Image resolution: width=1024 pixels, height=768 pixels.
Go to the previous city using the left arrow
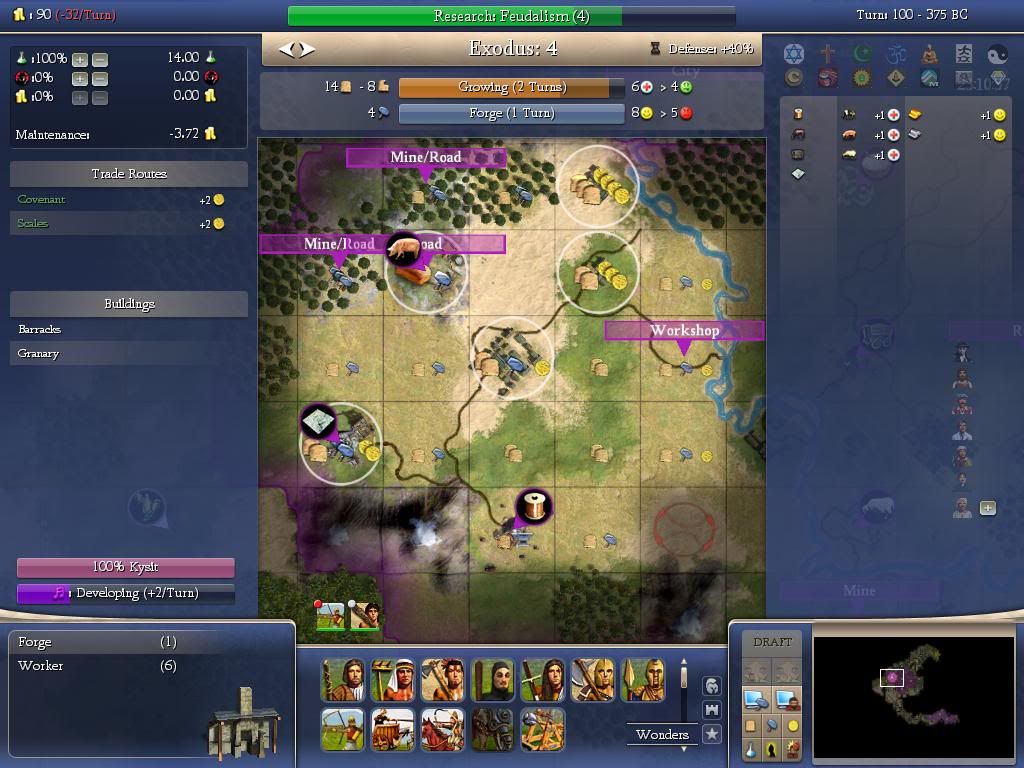tap(286, 48)
